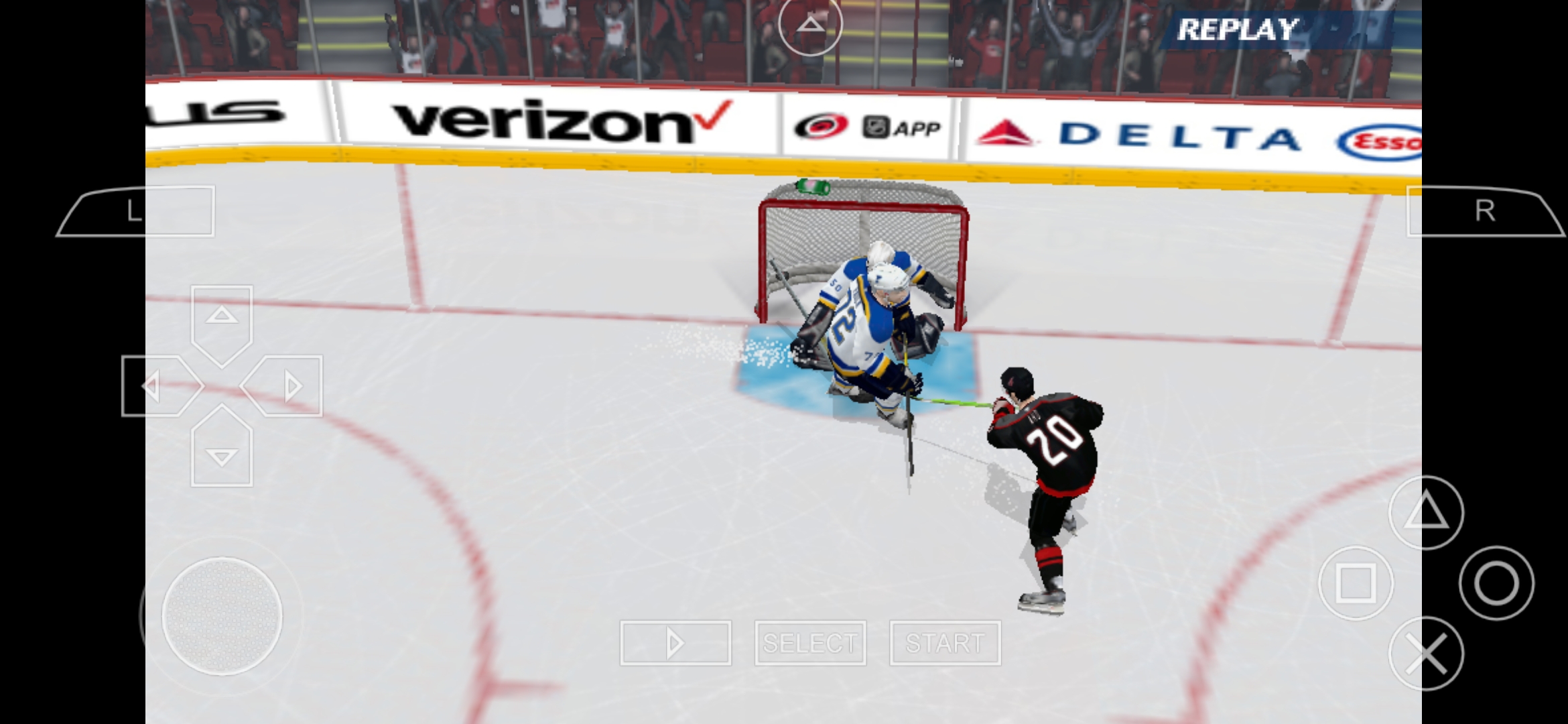Tap the triangle touch button
The width and height of the screenshot is (1568, 724).
click(1426, 513)
